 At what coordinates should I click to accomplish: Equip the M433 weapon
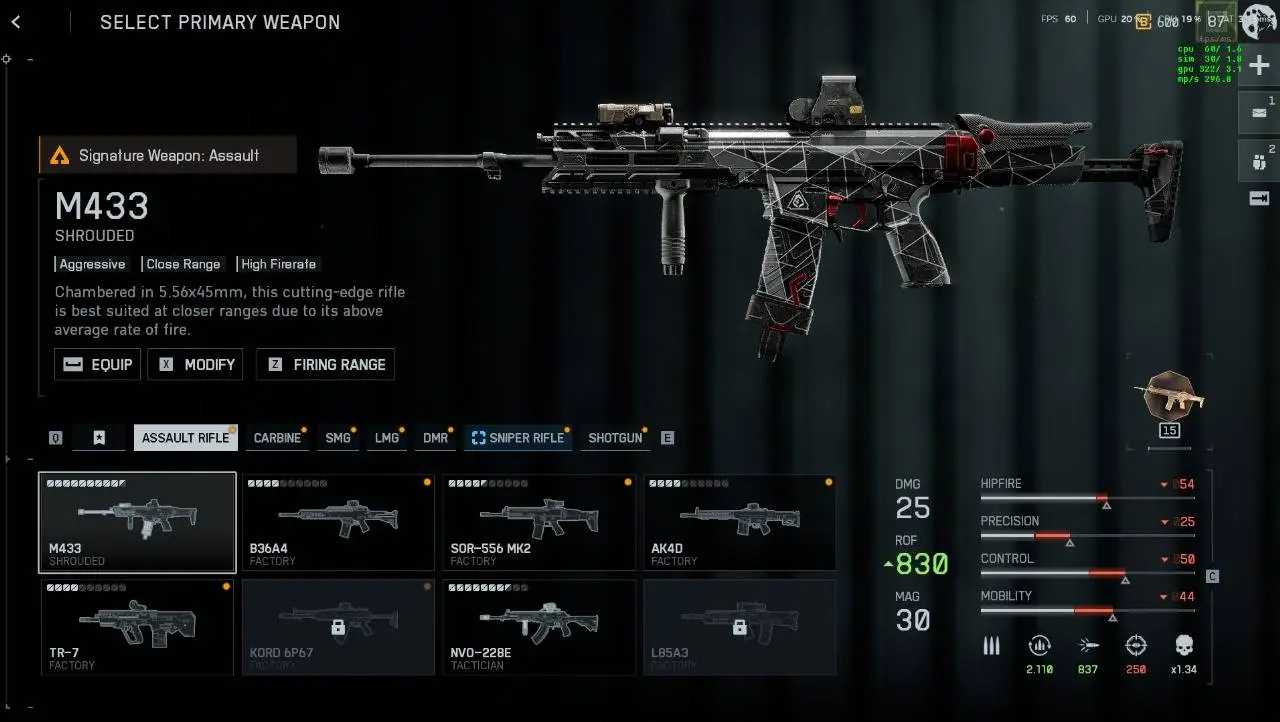(x=97, y=365)
